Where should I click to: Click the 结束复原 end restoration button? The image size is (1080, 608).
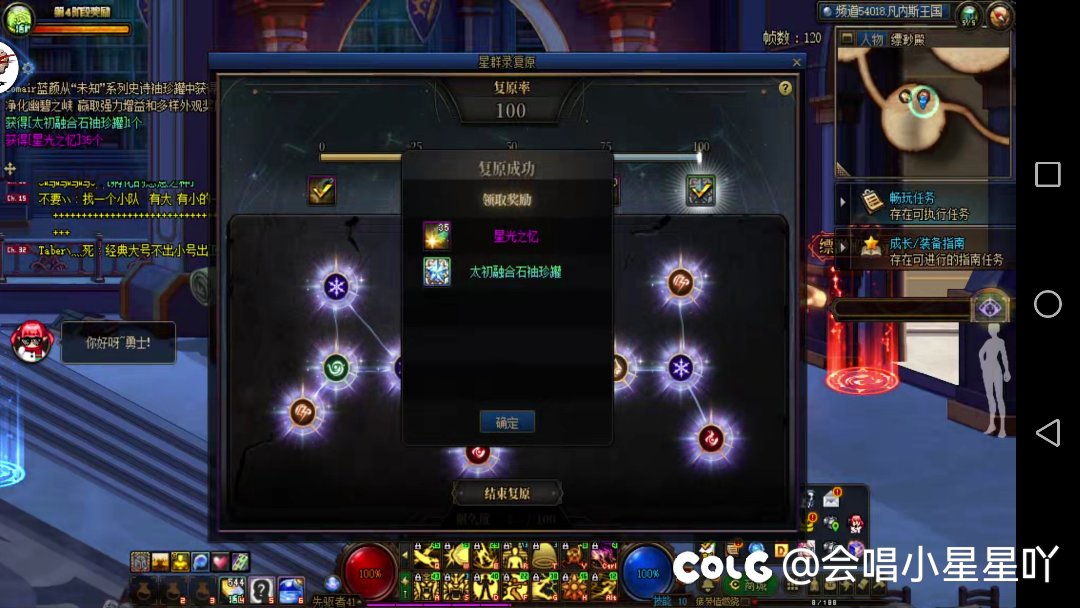(x=507, y=493)
